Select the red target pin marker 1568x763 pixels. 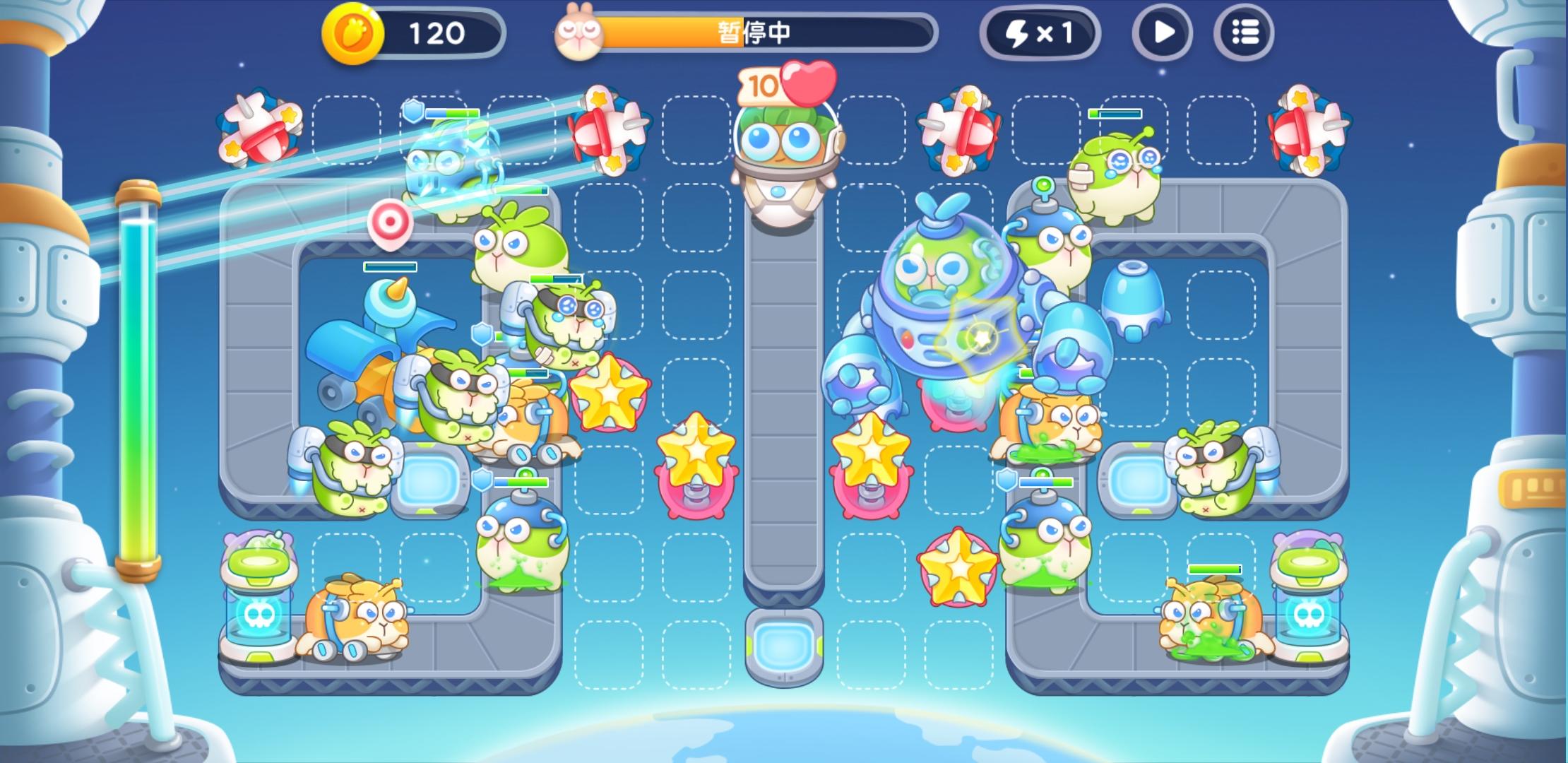pos(391,221)
